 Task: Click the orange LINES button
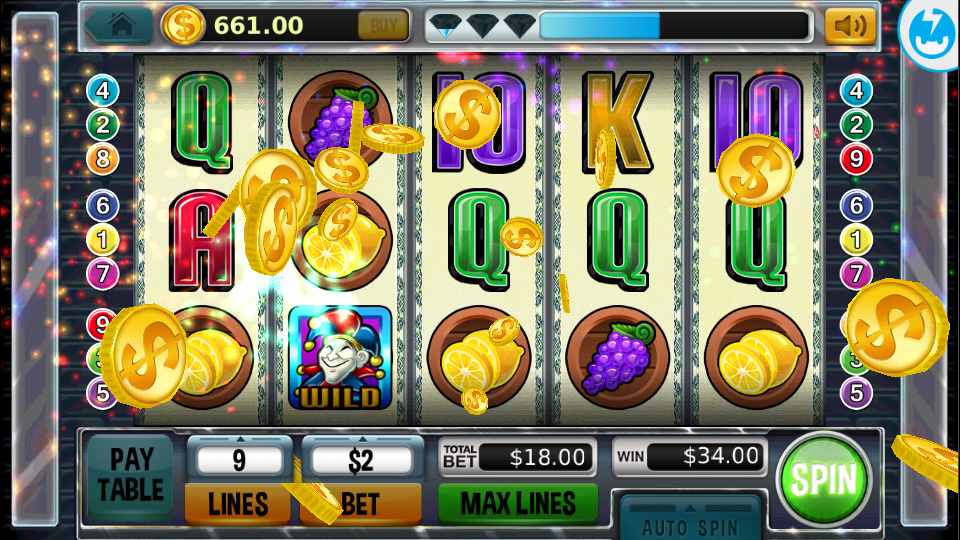tap(238, 504)
